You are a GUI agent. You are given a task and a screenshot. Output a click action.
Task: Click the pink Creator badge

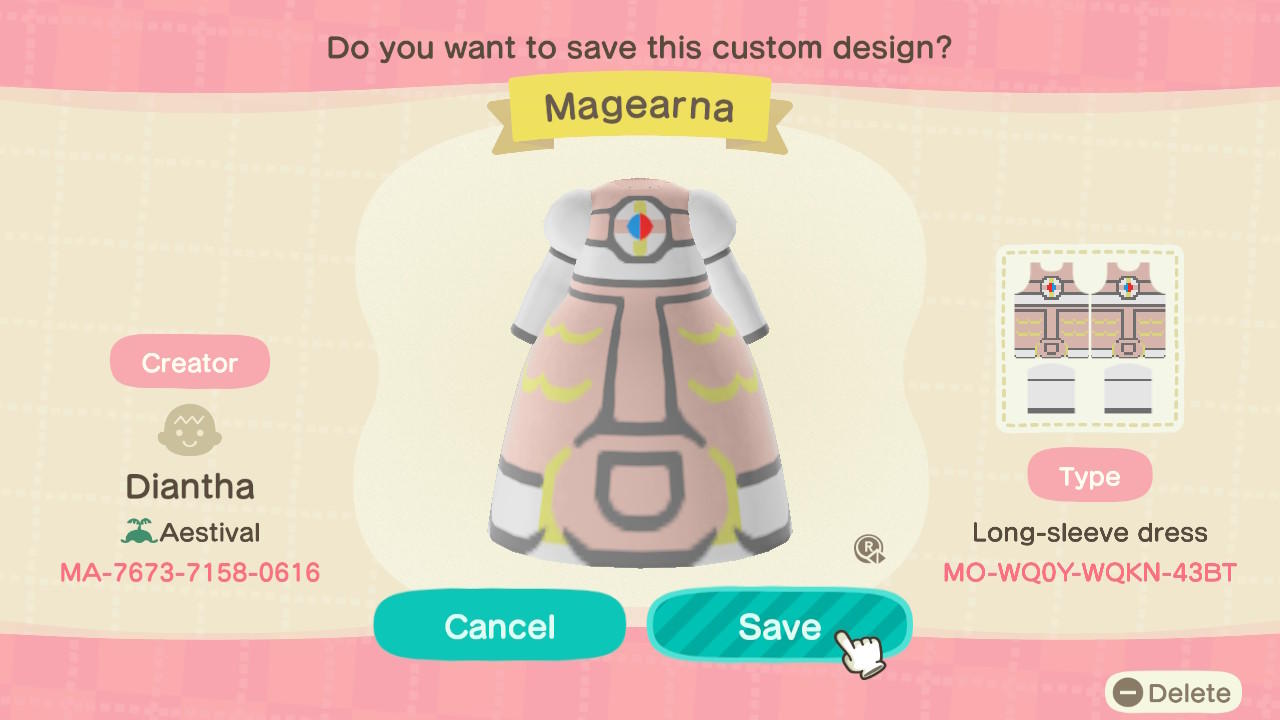pyautogui.click(x=189, y=361)
